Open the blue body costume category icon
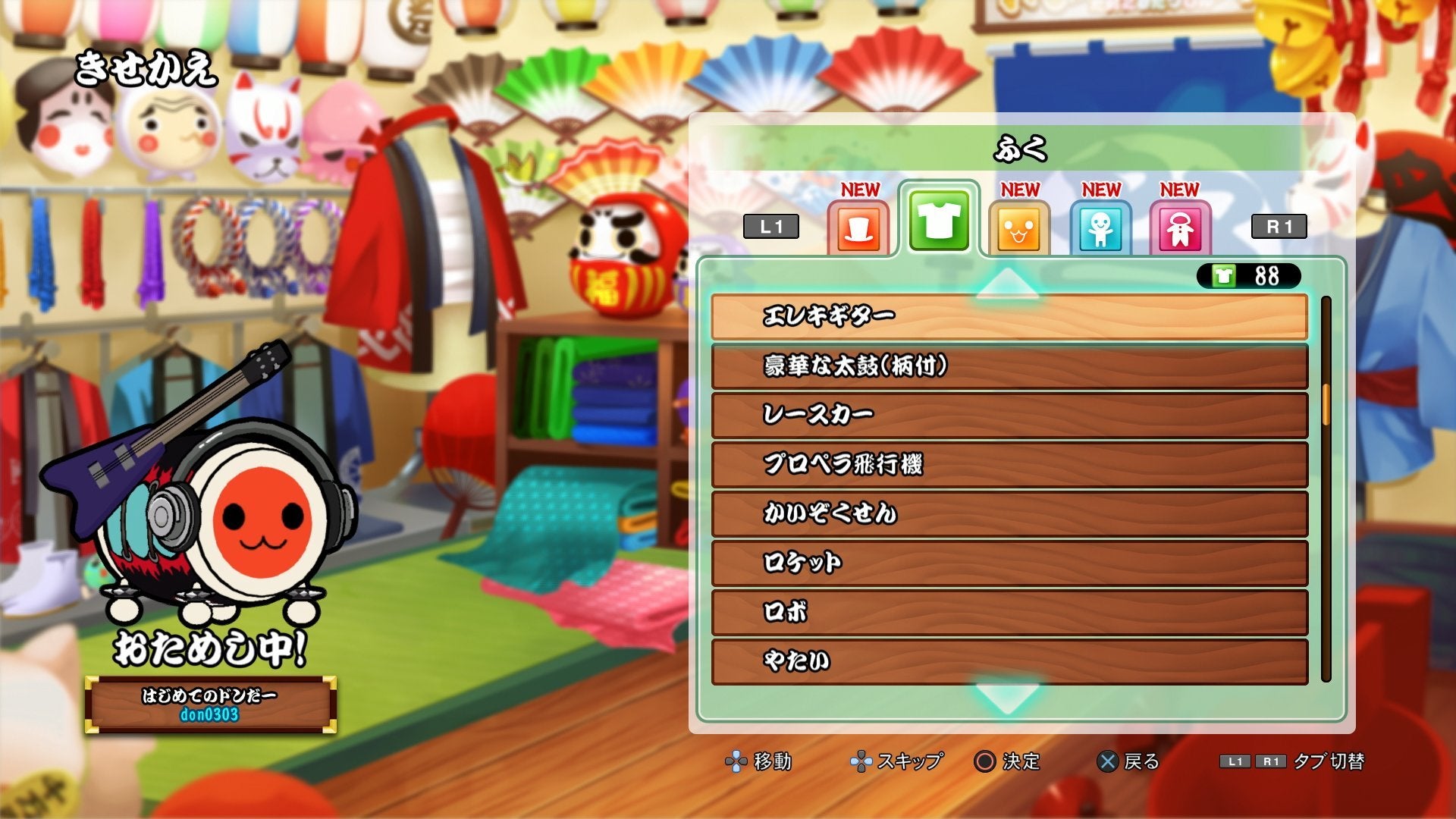 pos(1100,227)
